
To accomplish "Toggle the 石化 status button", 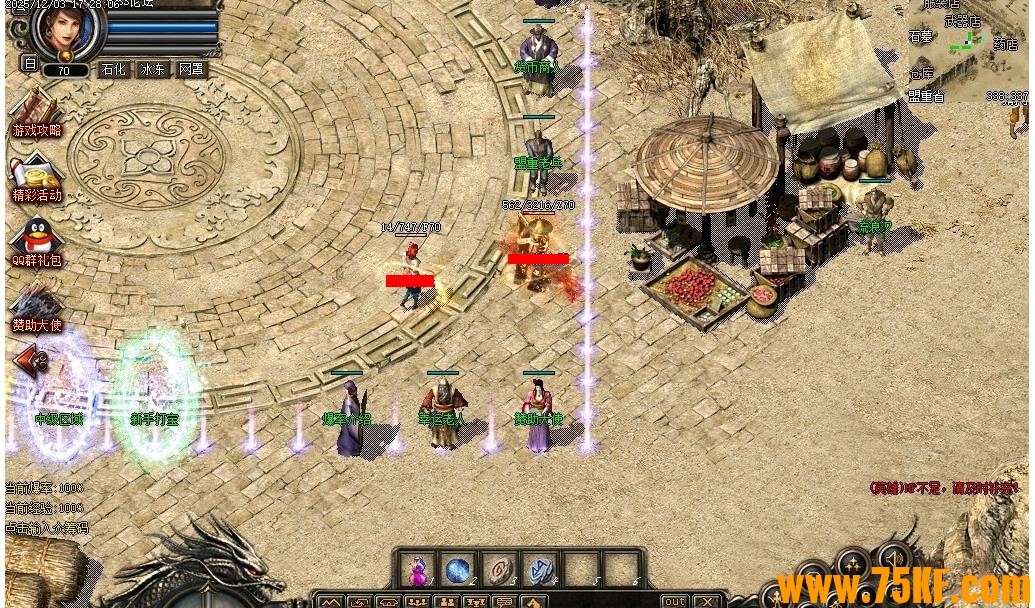I will pyautogui.click(x=113, y=70).
